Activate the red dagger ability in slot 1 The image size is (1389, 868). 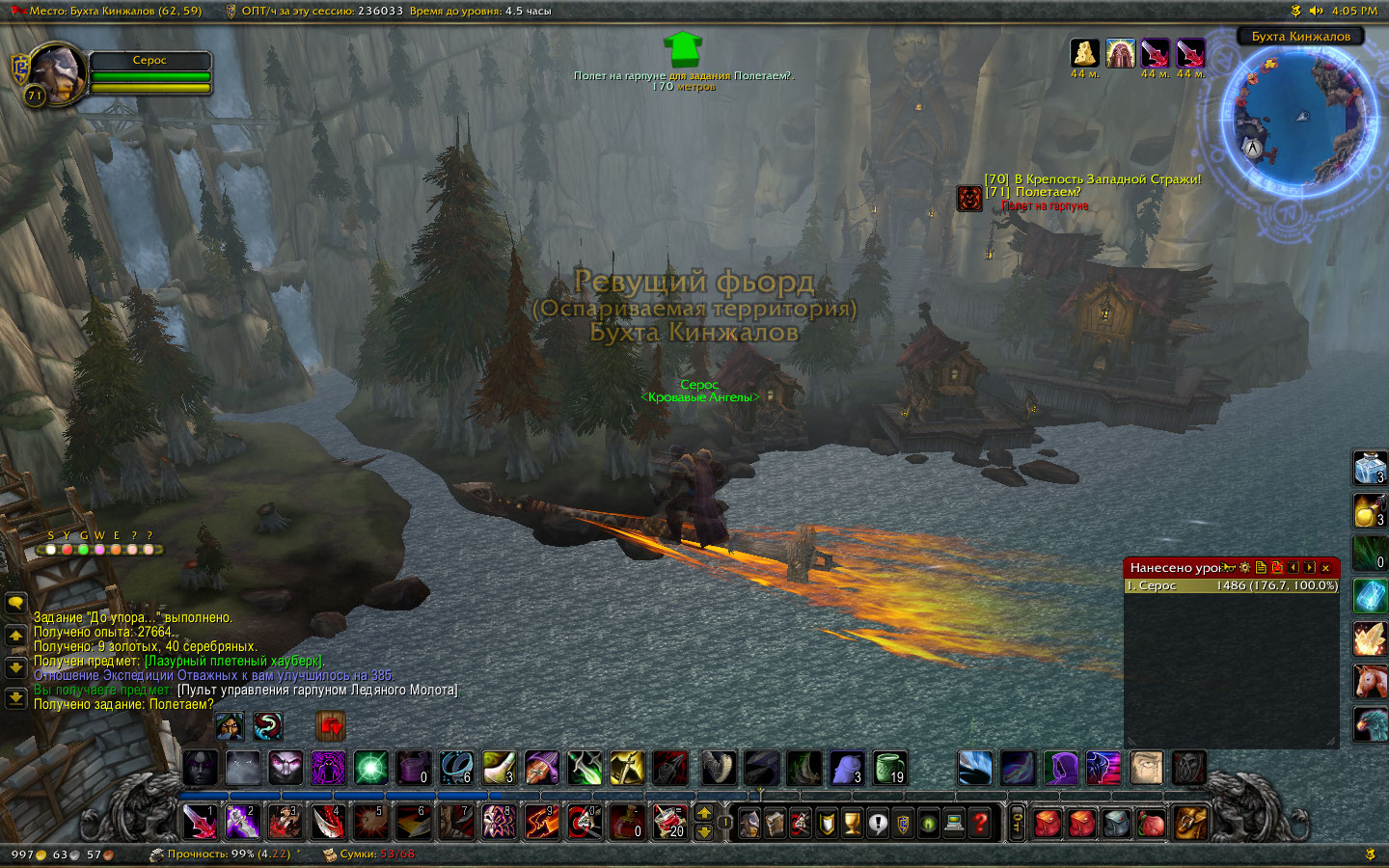tap(200, 822)
